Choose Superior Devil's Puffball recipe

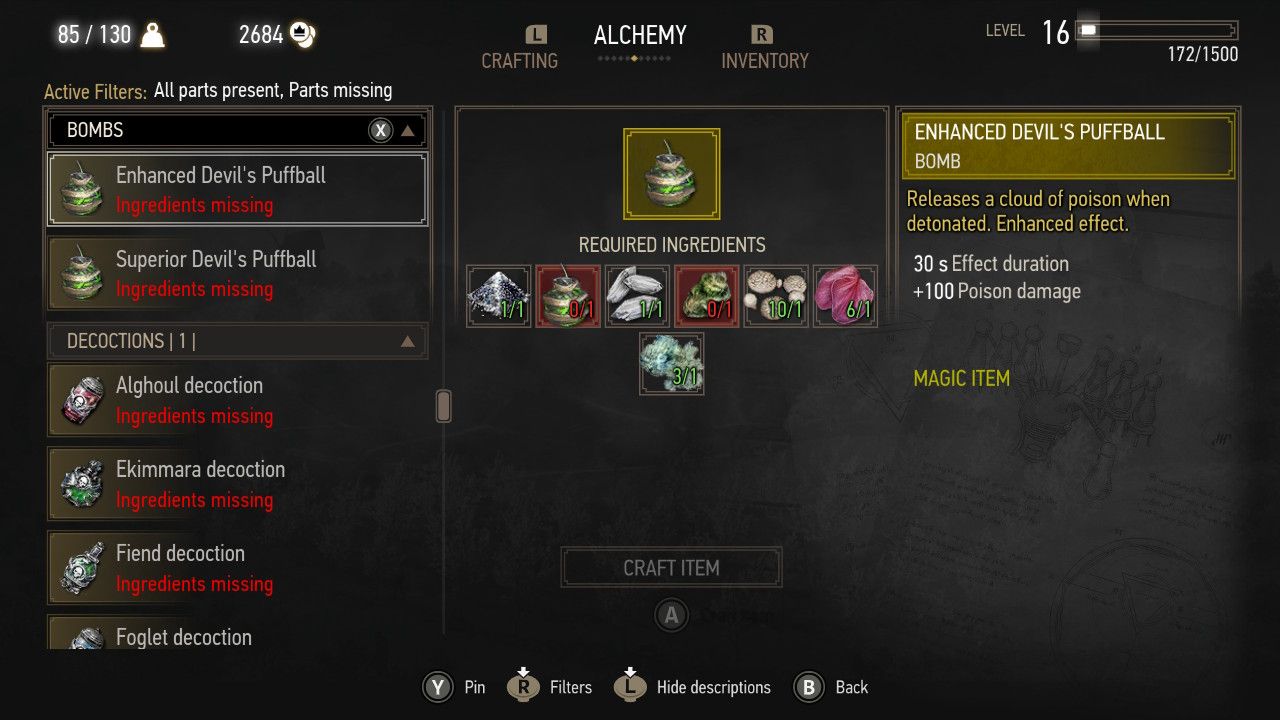(237, 273)
